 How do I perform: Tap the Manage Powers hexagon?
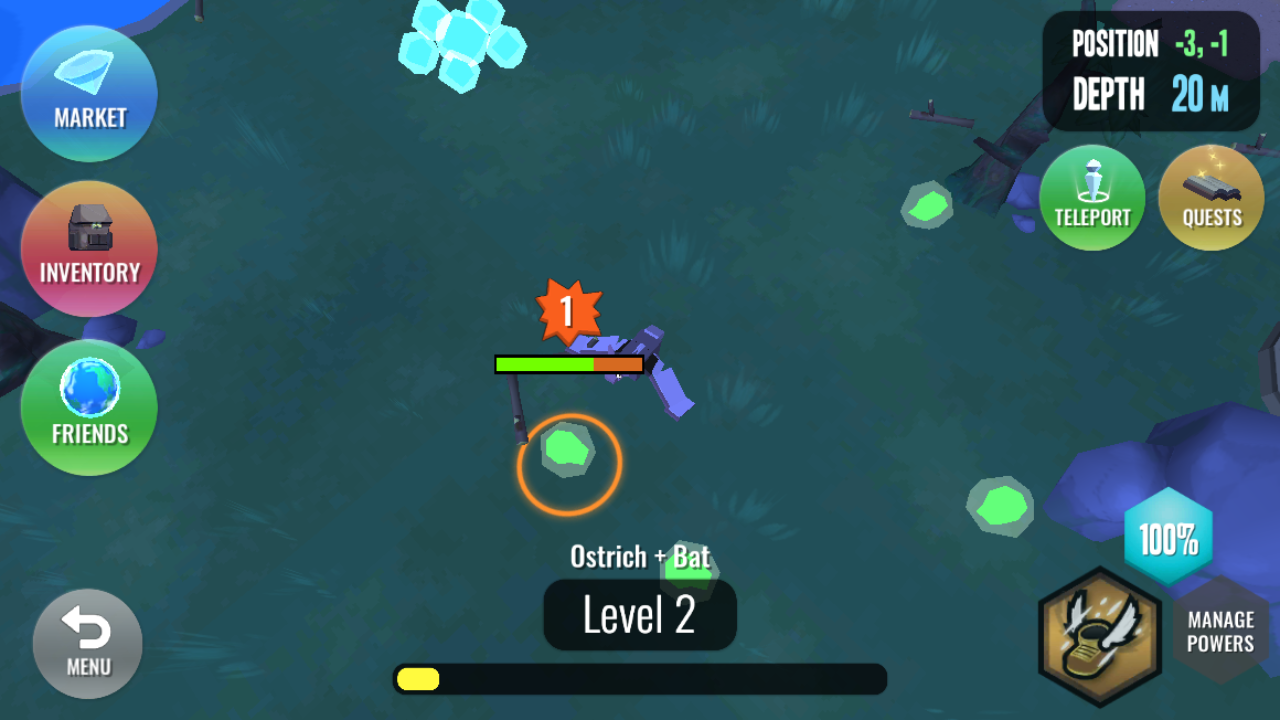tap(1220, 630)
